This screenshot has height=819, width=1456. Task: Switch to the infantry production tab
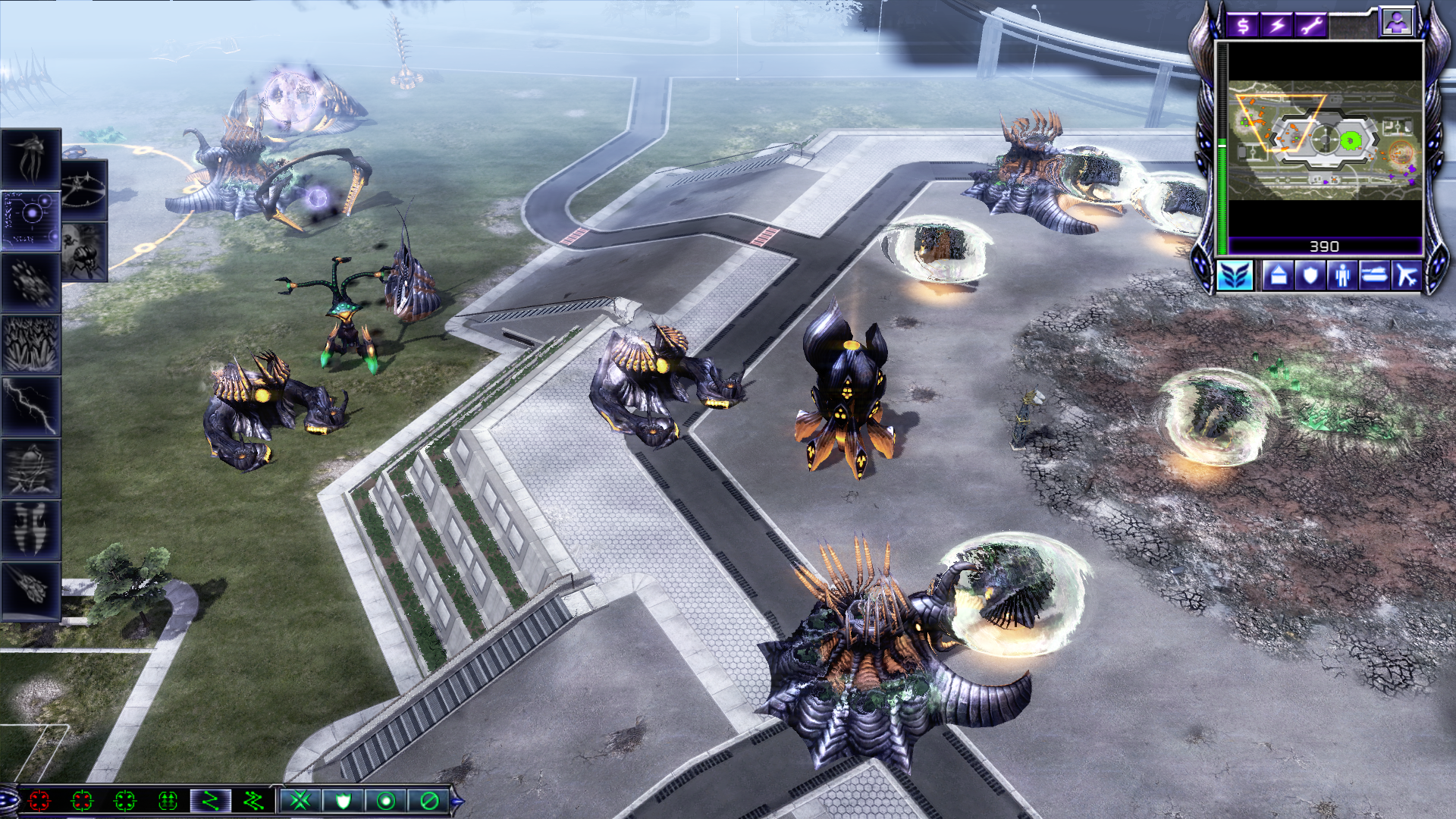click(x=1342, y=275)
